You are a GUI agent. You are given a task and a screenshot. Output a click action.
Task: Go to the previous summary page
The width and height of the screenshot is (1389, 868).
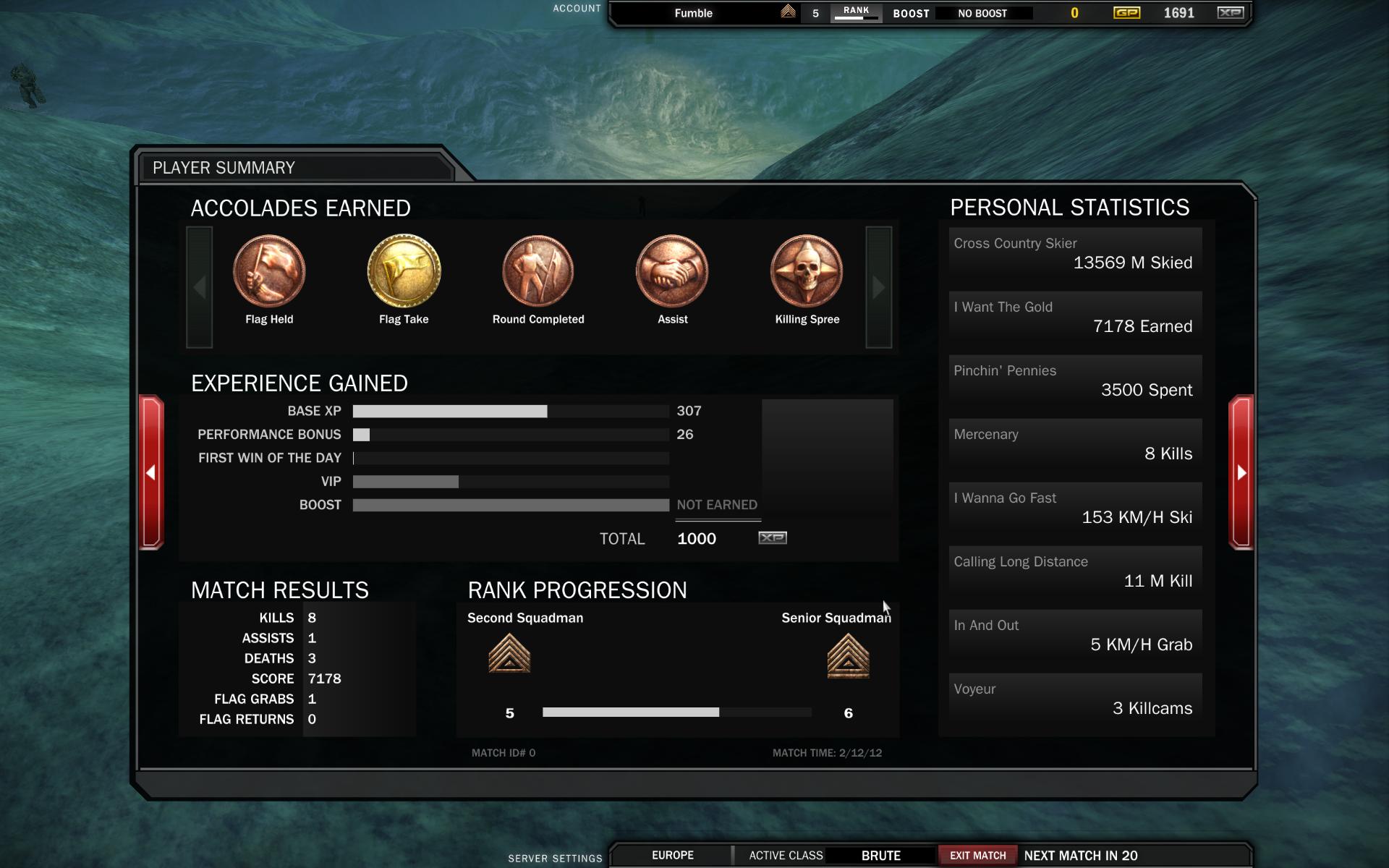click(151, 472)
